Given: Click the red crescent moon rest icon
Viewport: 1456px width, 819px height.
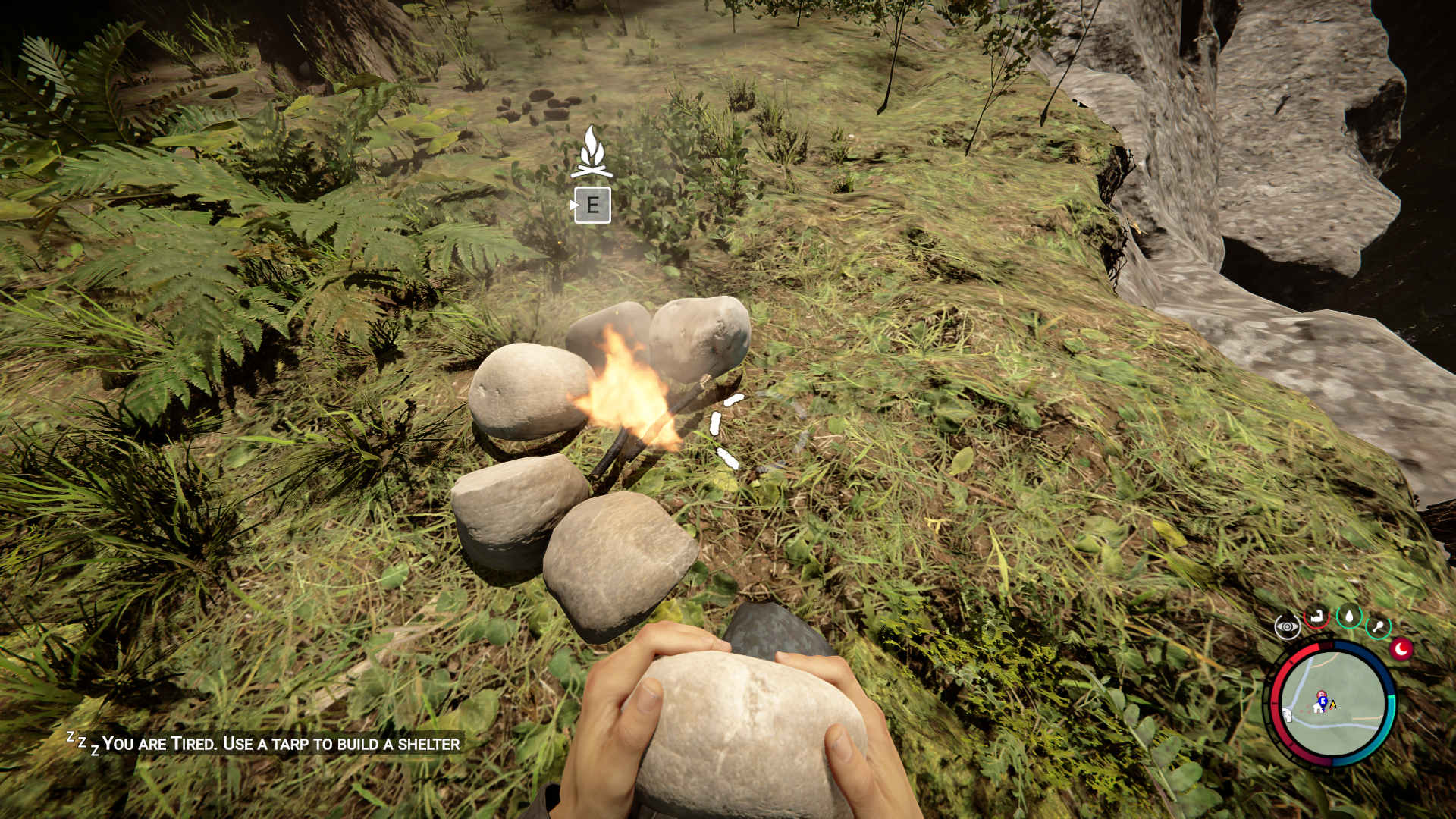Looking at the screenshot, I should click(x=1401, y=649).
